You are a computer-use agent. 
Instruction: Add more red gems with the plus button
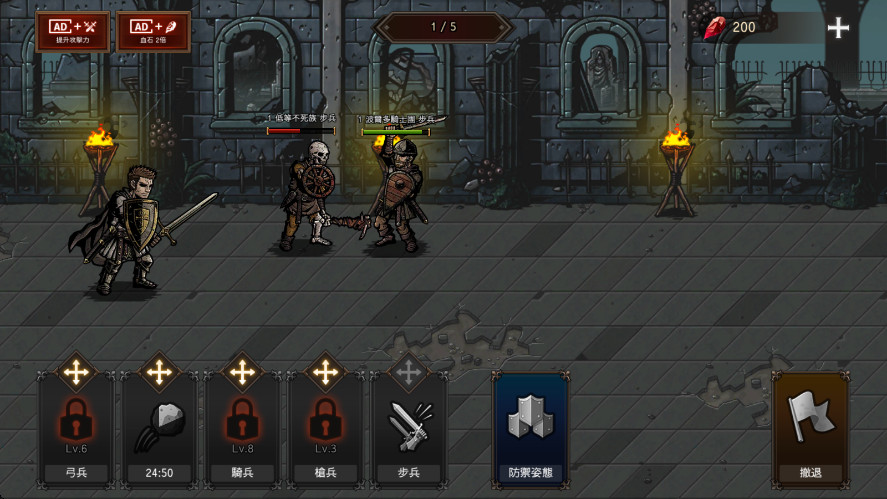pyautogui.click(x=838, y=28)
